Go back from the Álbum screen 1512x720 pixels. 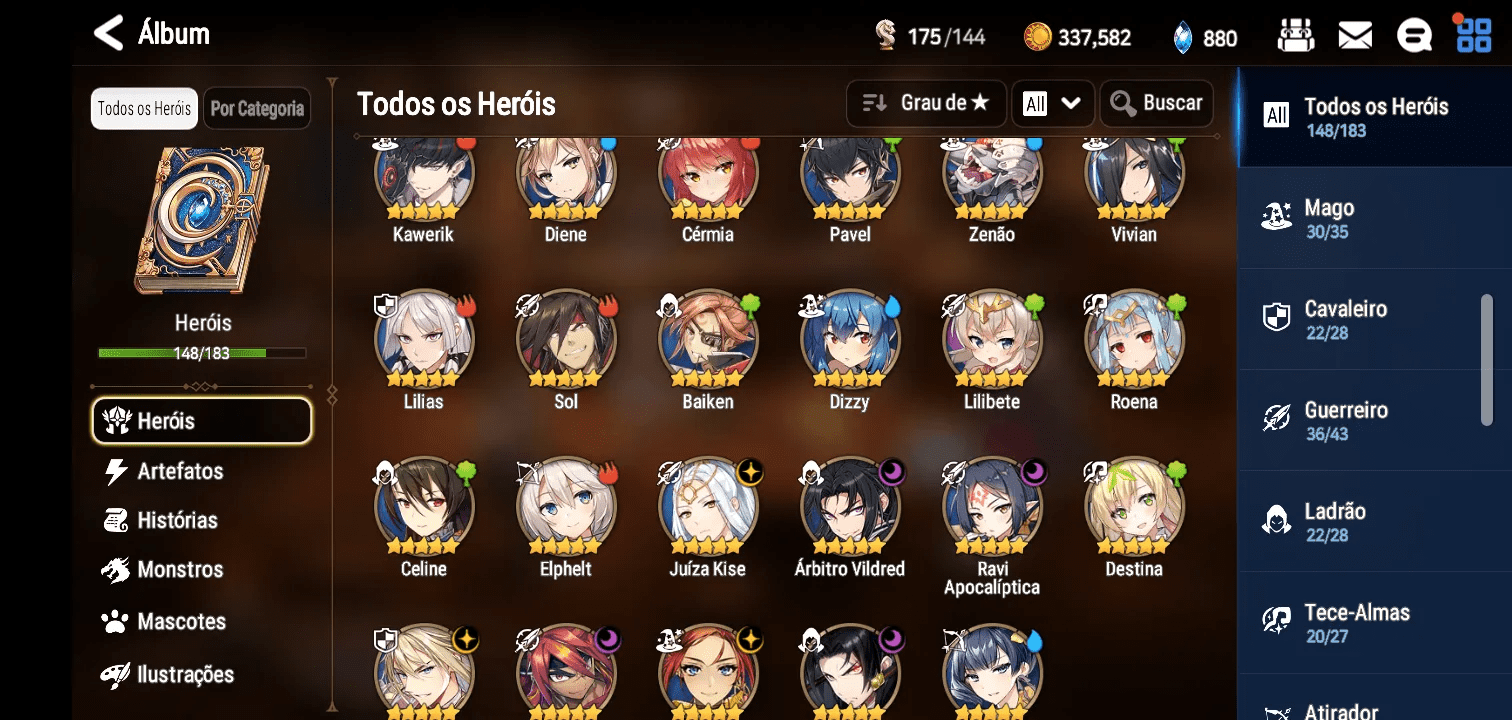pos(108,34)
